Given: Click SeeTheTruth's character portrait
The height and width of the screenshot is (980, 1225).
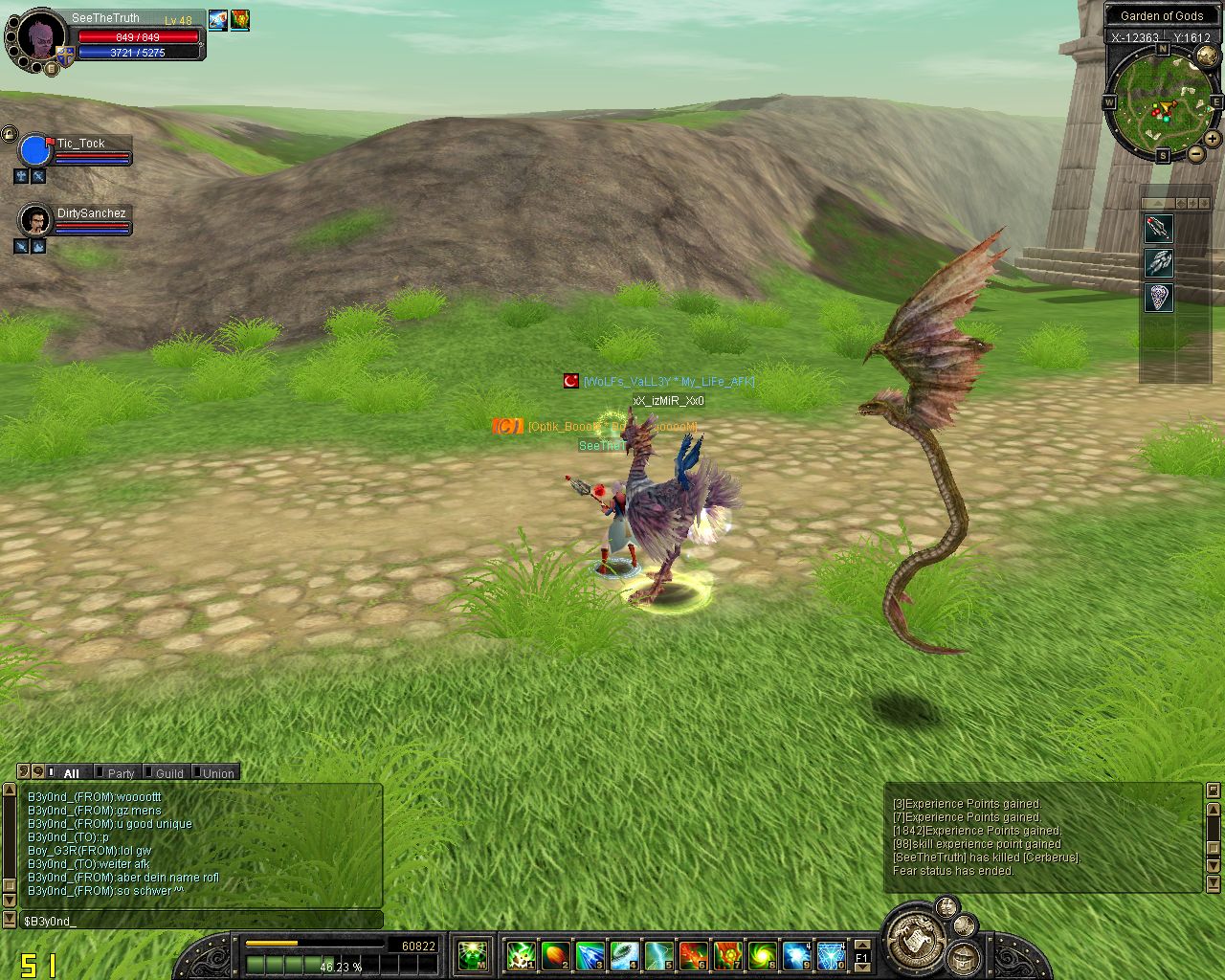Looking at the screenshot, I should point(40,38).
